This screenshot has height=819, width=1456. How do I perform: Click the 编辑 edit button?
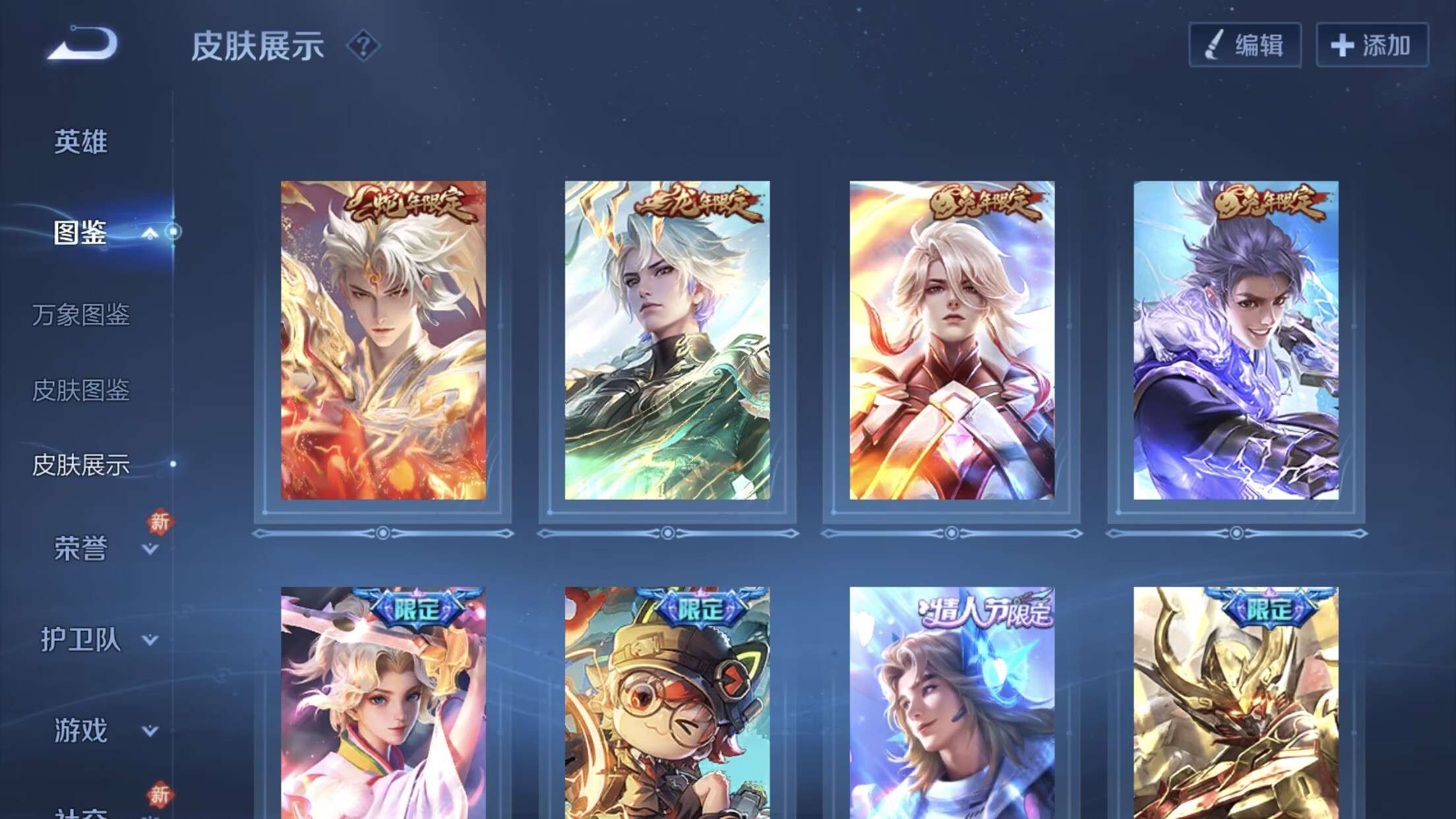1244,45
